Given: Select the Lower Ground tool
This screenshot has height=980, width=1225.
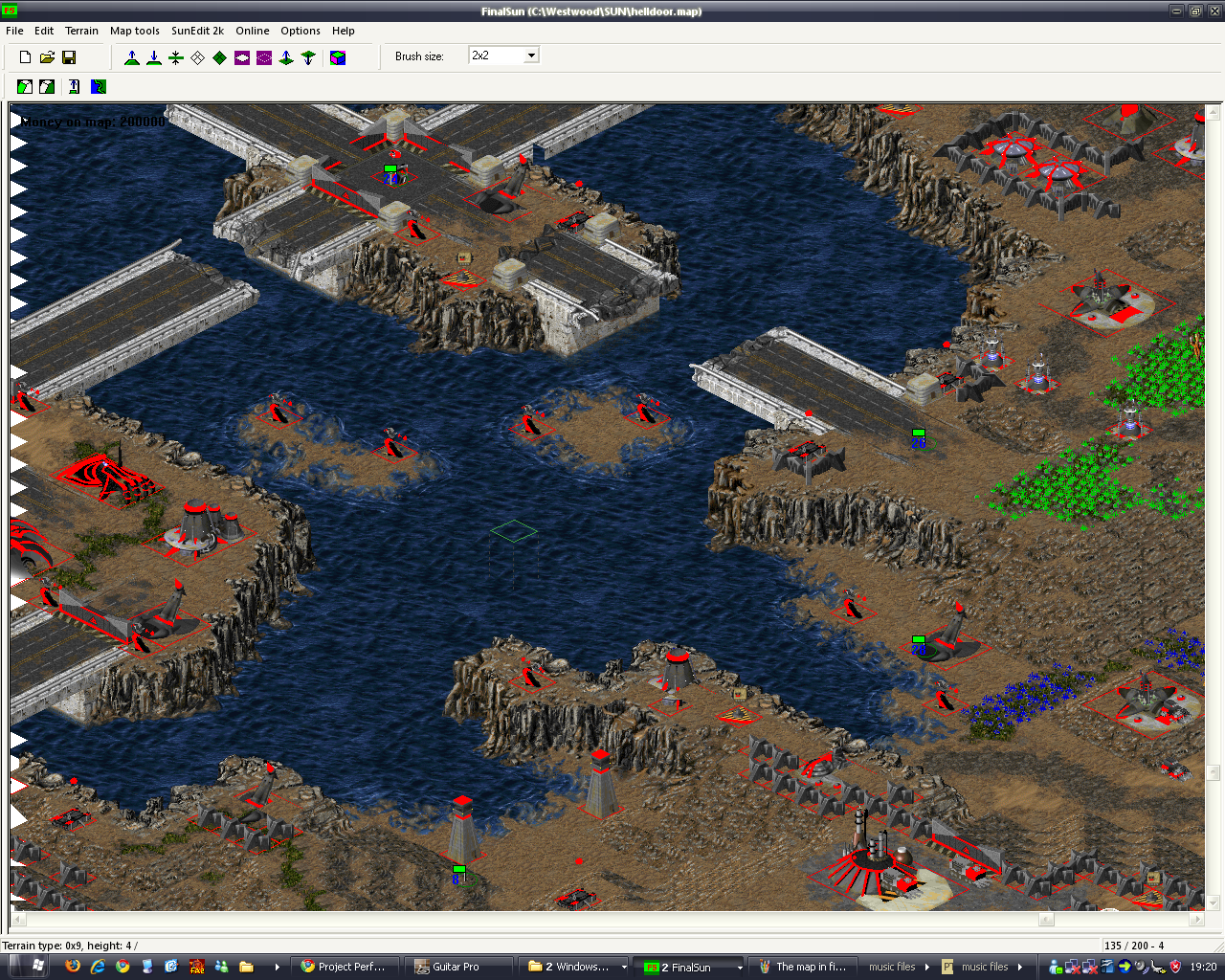Looking at the screenshot, I should tap(154, 57).
